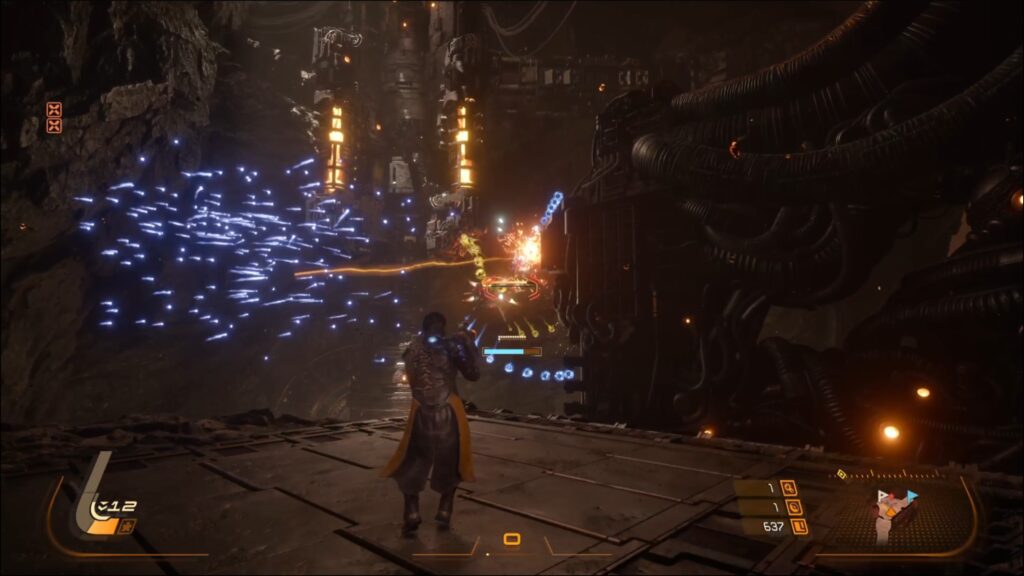Click the key resource icon
This screenshot has width=1024, height=576.
pyautogui.click(x=789, y=488)
